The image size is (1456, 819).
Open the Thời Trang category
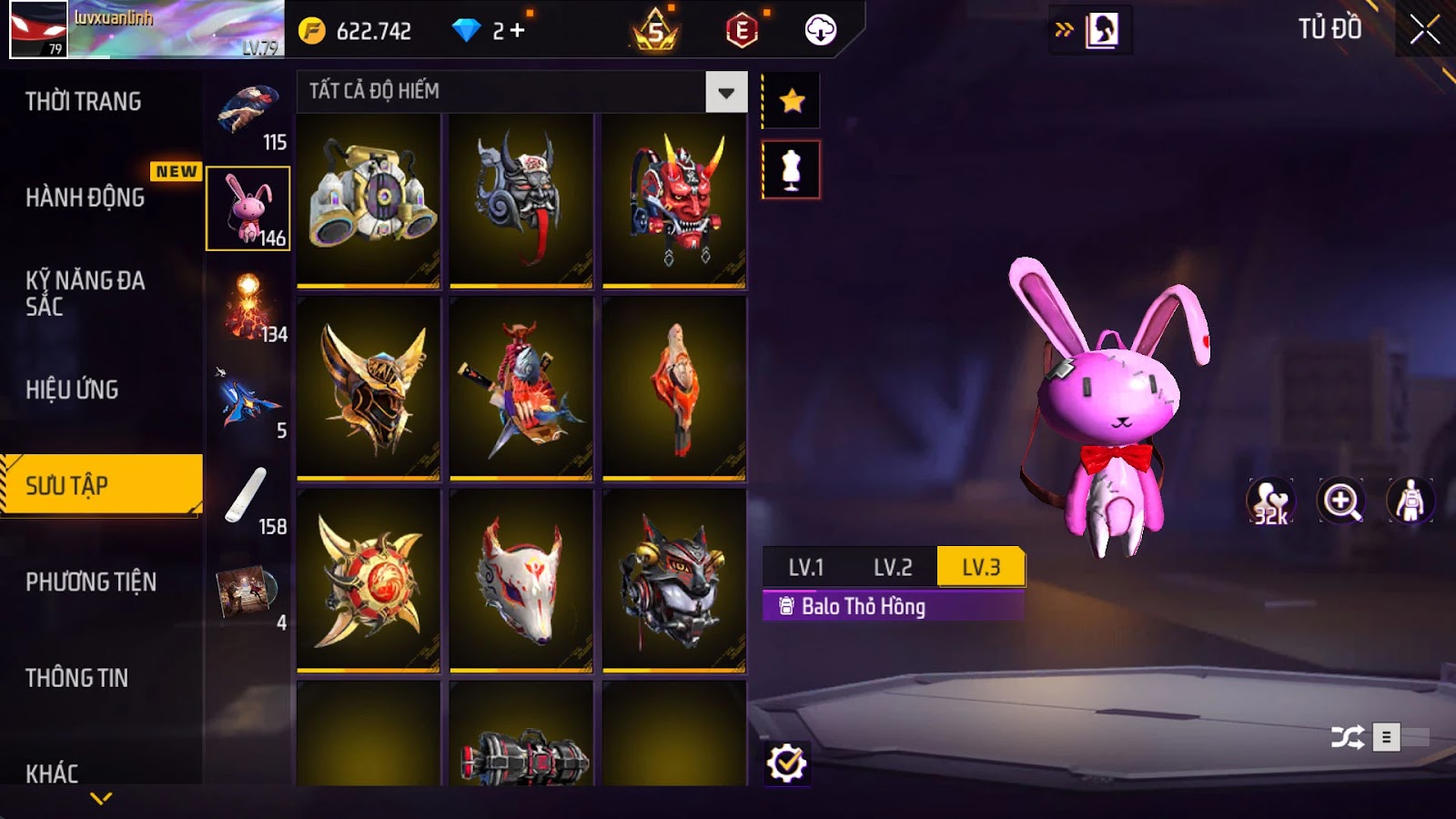tap(84, 102)
